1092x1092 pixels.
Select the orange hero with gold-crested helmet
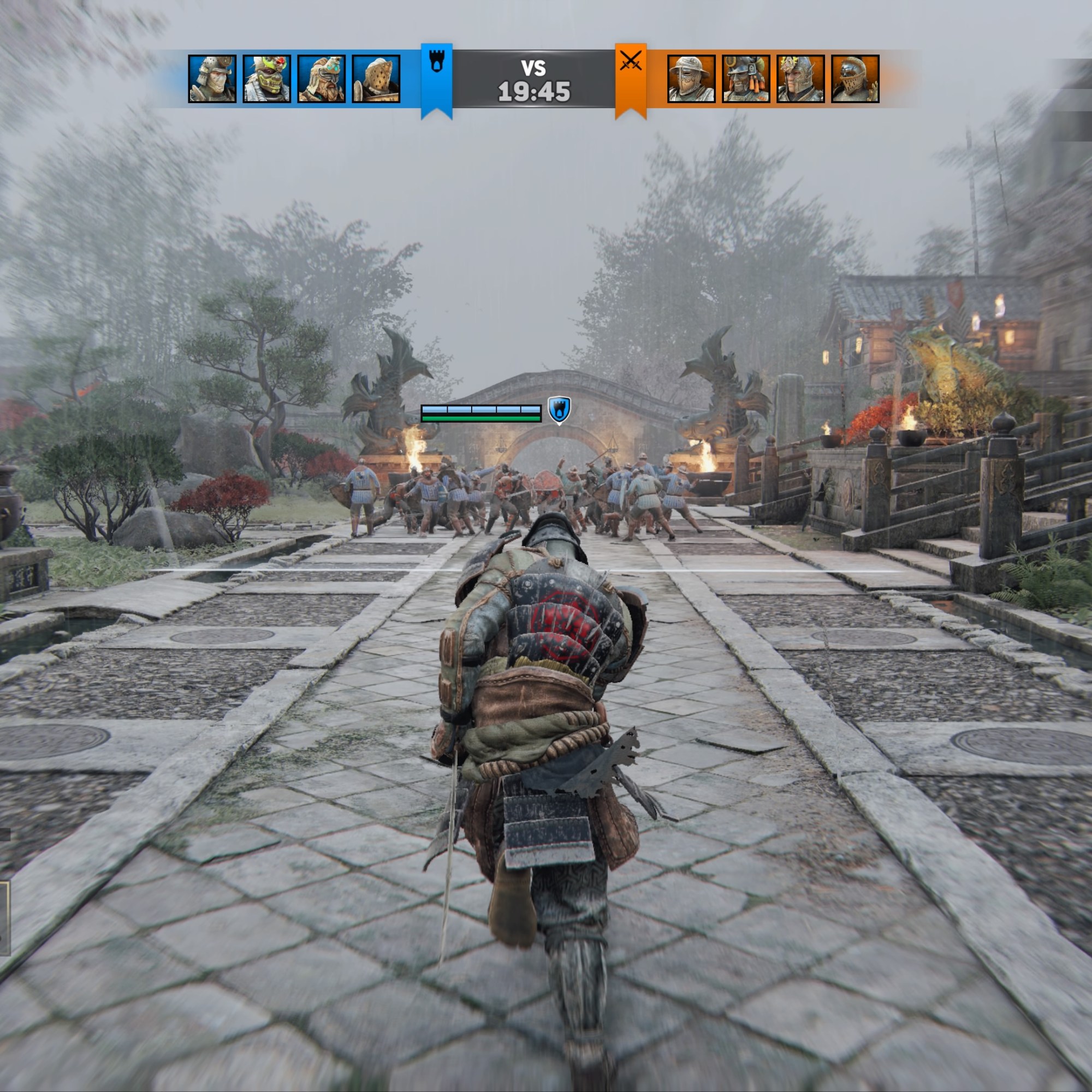(800, 79)
